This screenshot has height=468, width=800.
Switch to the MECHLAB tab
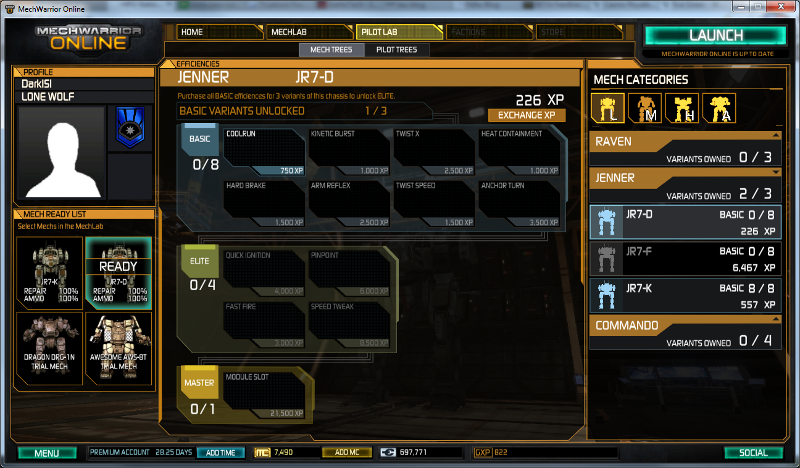pyautogui.click(x=308, y=32)
